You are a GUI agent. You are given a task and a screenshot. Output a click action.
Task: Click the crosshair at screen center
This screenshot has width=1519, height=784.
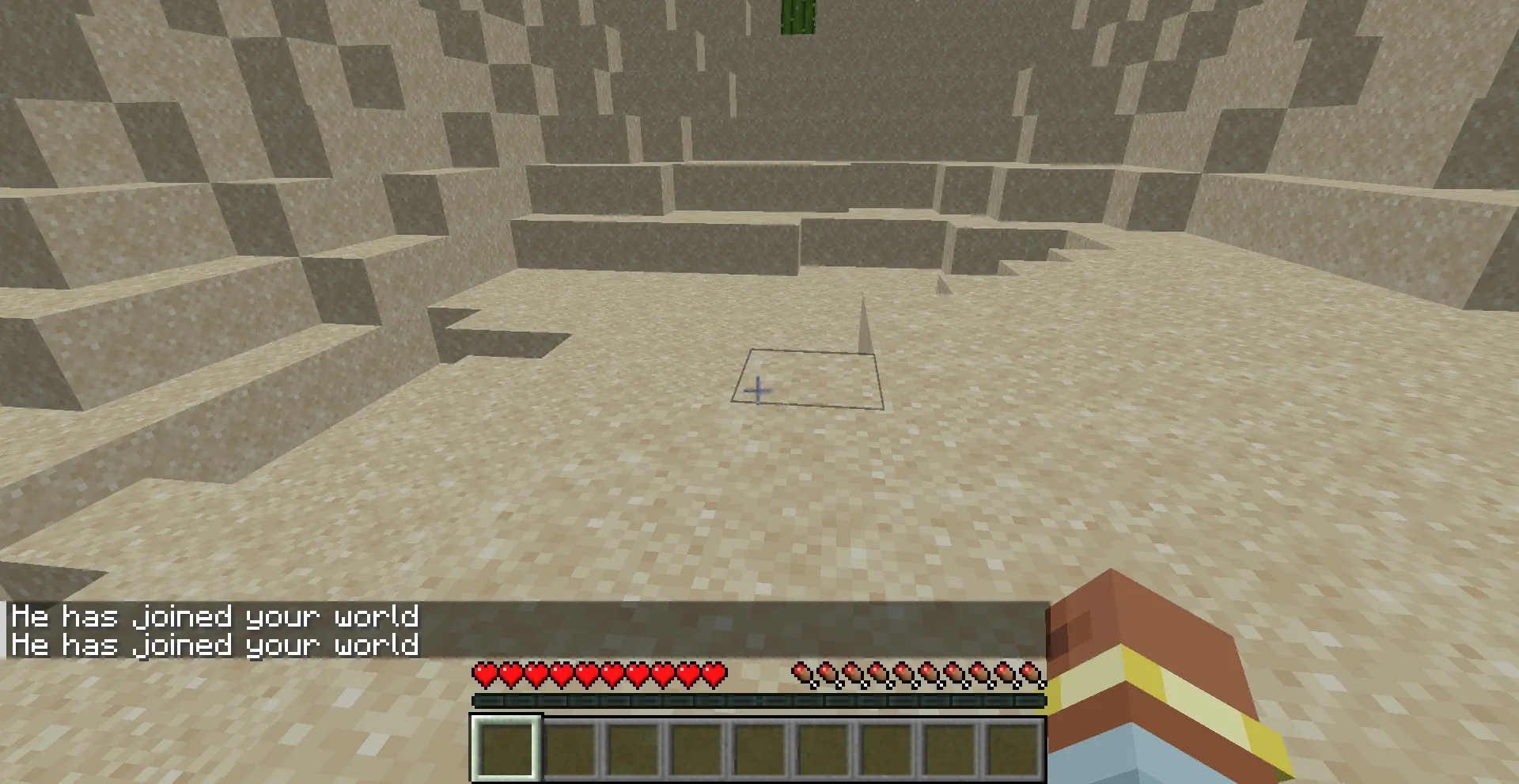(757, 390)
